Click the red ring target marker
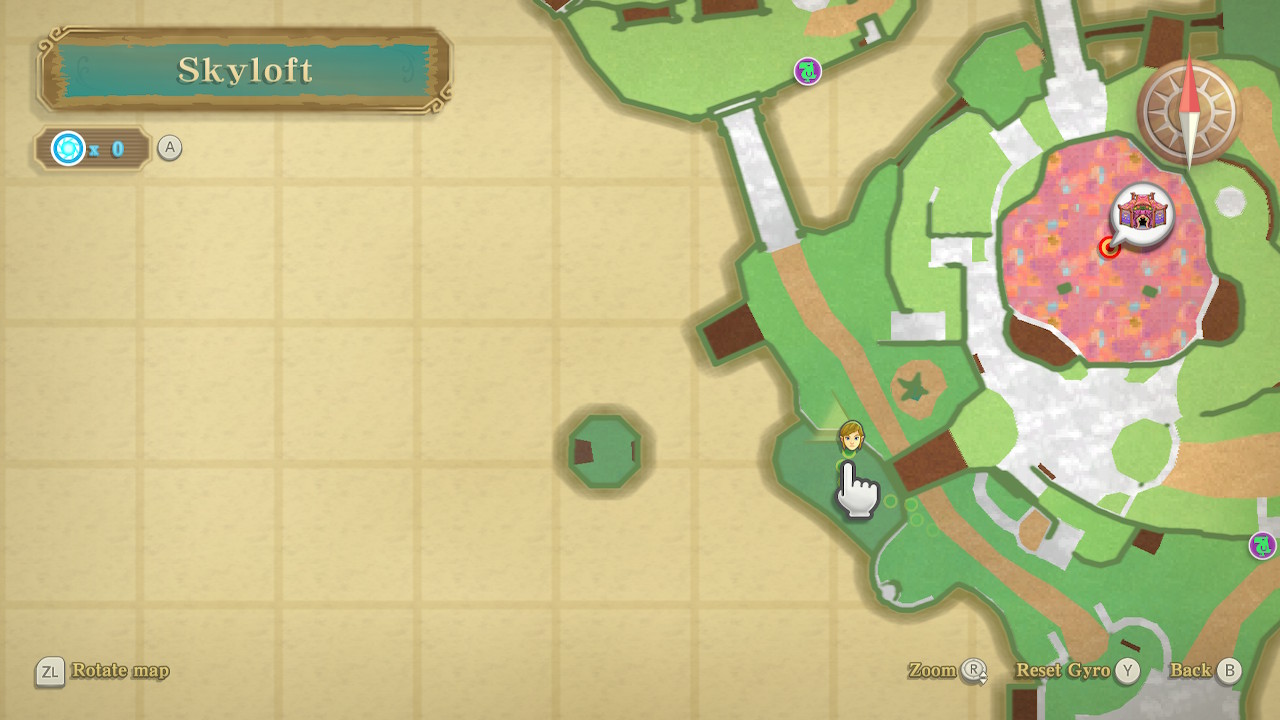 pyautogui.click(x=1109, y=247)
